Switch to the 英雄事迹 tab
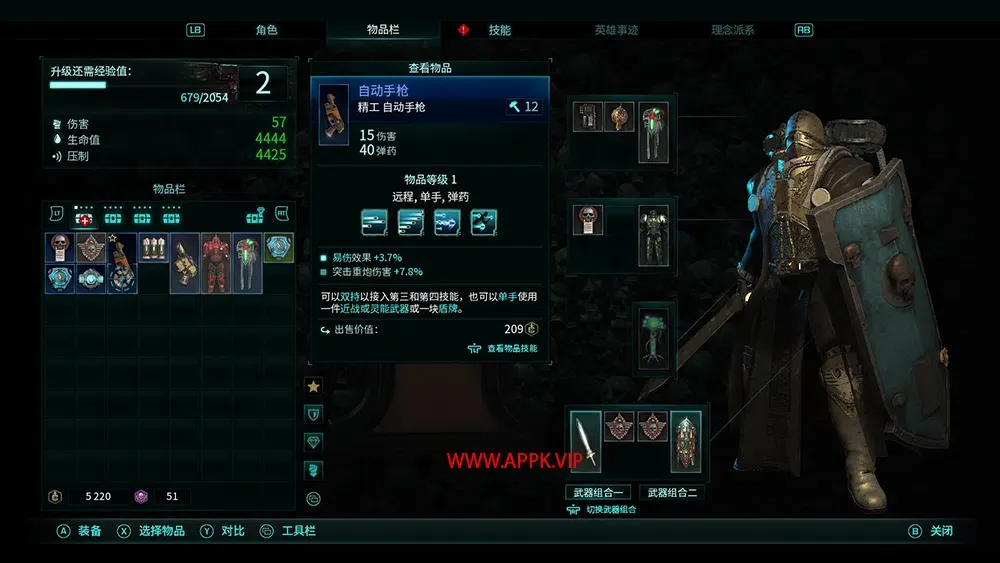 coord(616,30)
